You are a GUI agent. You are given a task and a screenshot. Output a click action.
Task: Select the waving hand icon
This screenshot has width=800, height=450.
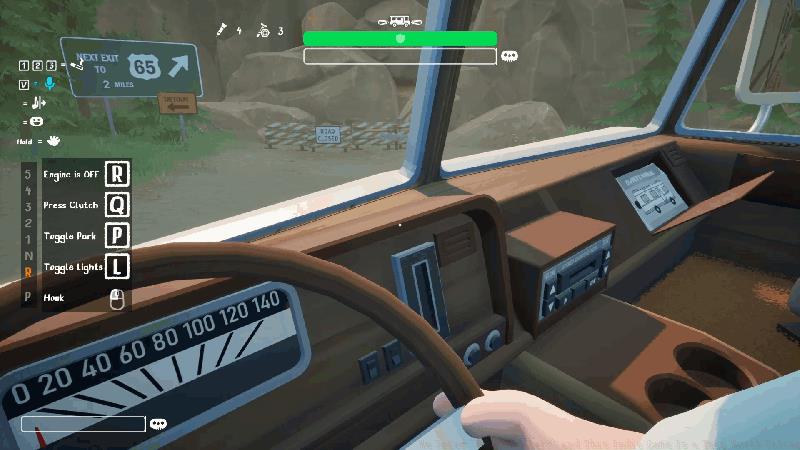pos(53,141)
